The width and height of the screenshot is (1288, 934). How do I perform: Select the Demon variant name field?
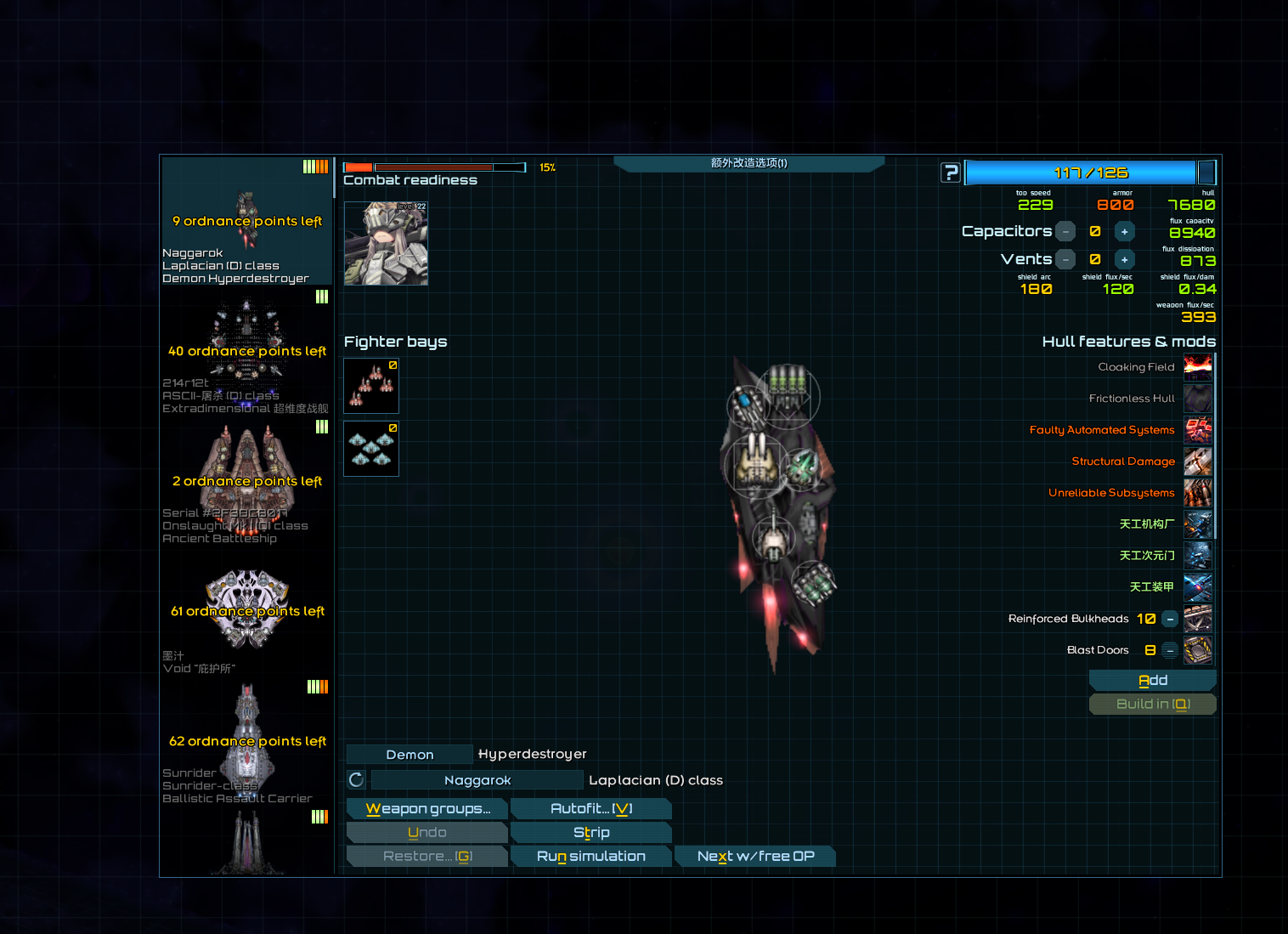410,755
